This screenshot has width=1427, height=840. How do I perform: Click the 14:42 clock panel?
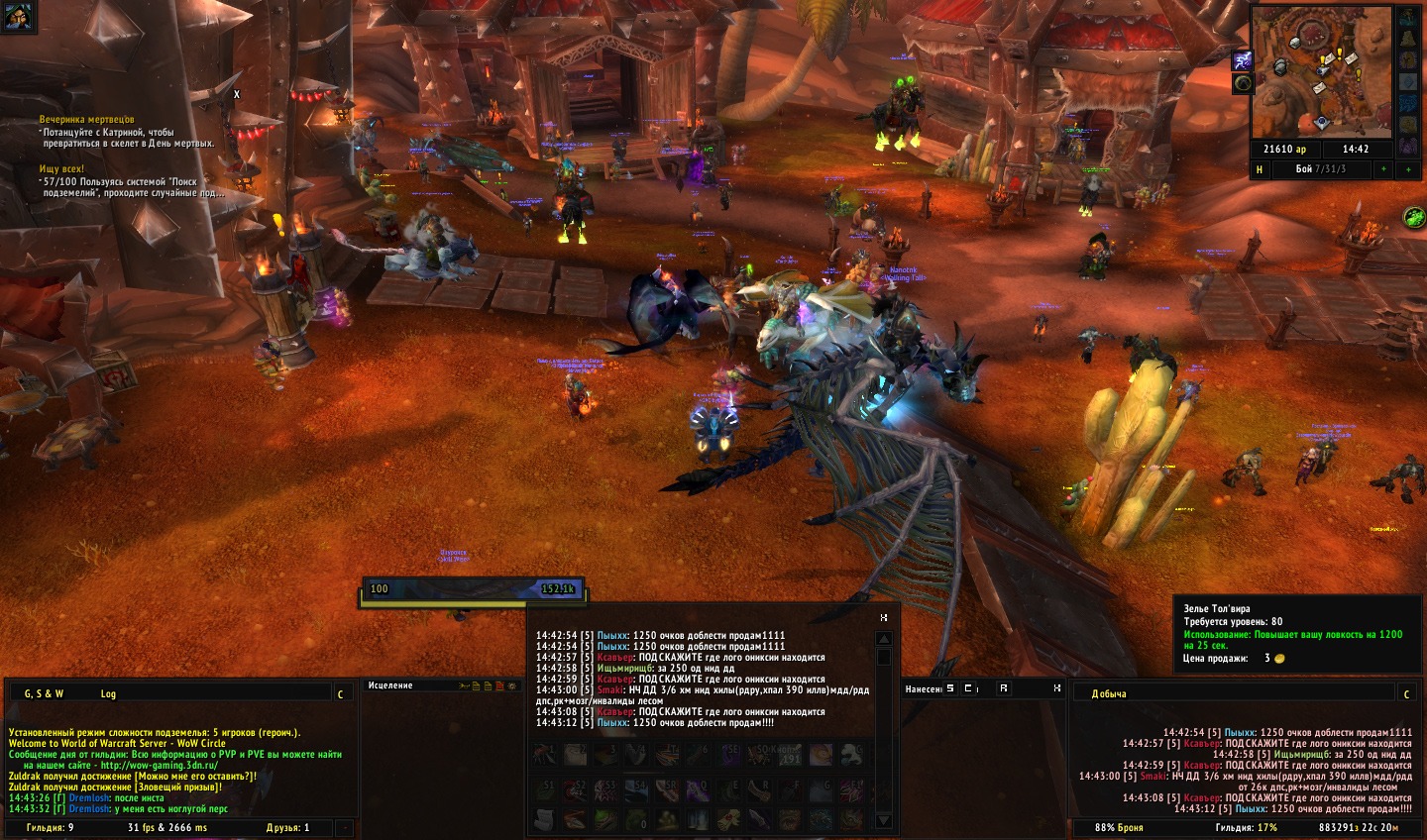click(x=1356, y=150)
